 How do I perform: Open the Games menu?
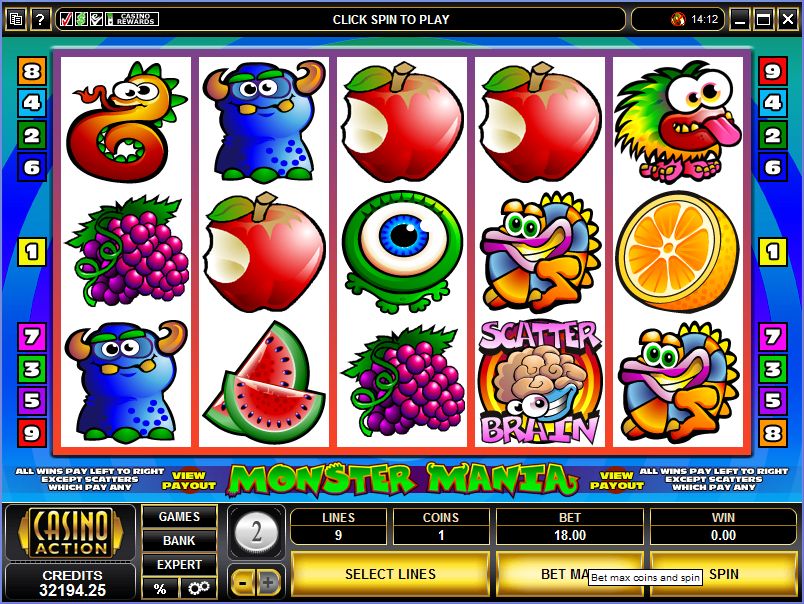coord(179,517)
